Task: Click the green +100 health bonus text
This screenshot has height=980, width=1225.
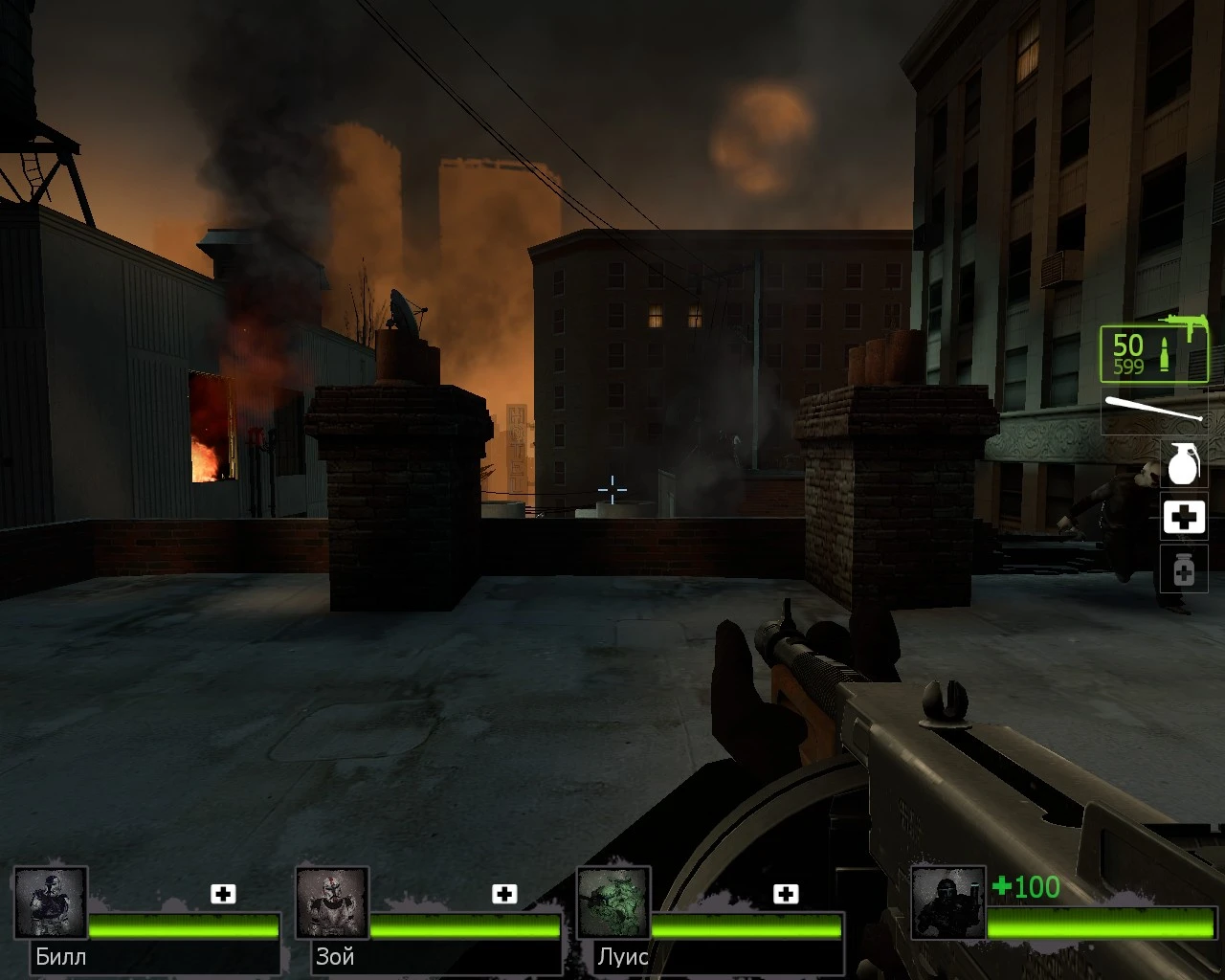Action: click(1027, 888)
